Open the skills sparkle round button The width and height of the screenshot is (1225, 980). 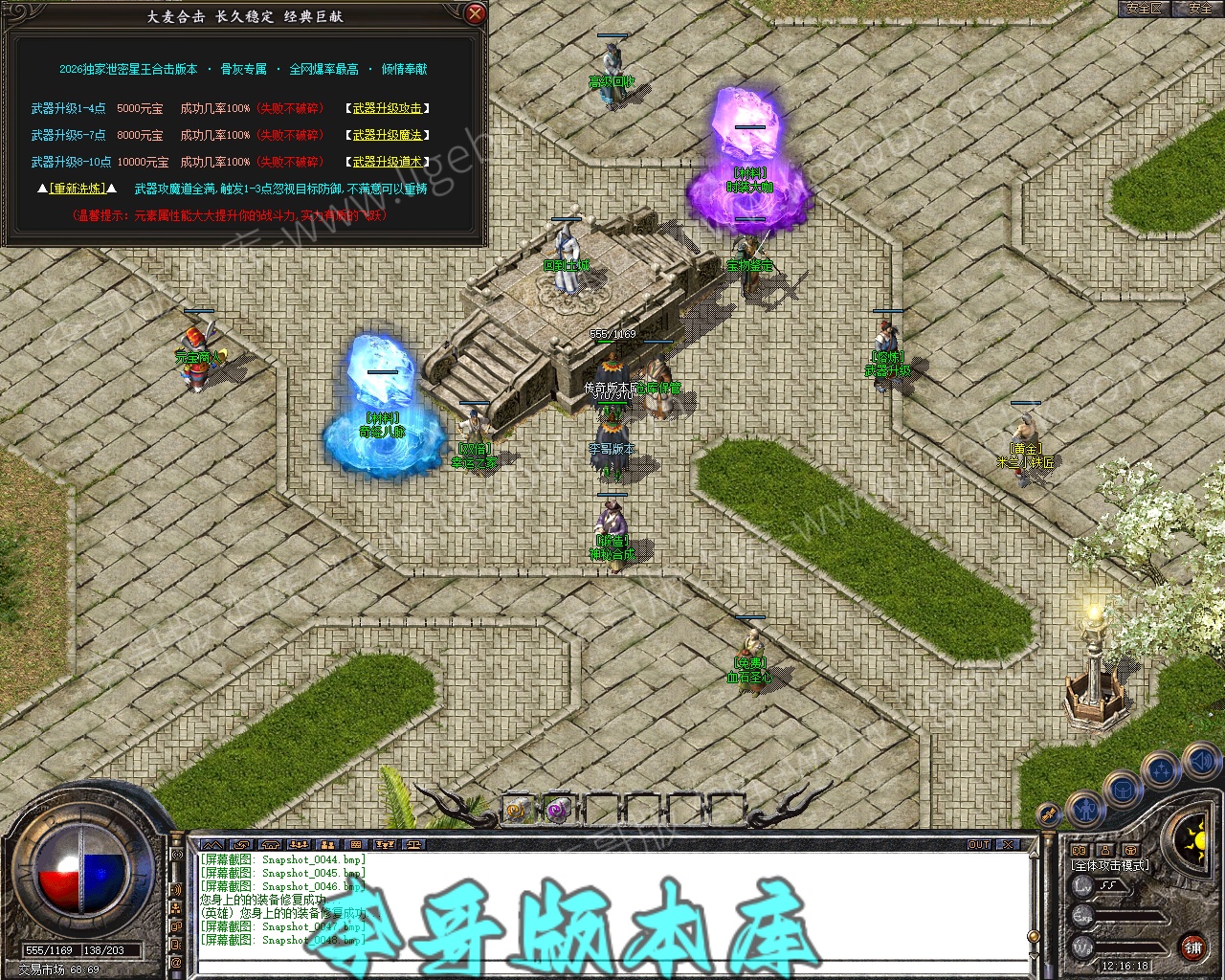(1162, 768)
